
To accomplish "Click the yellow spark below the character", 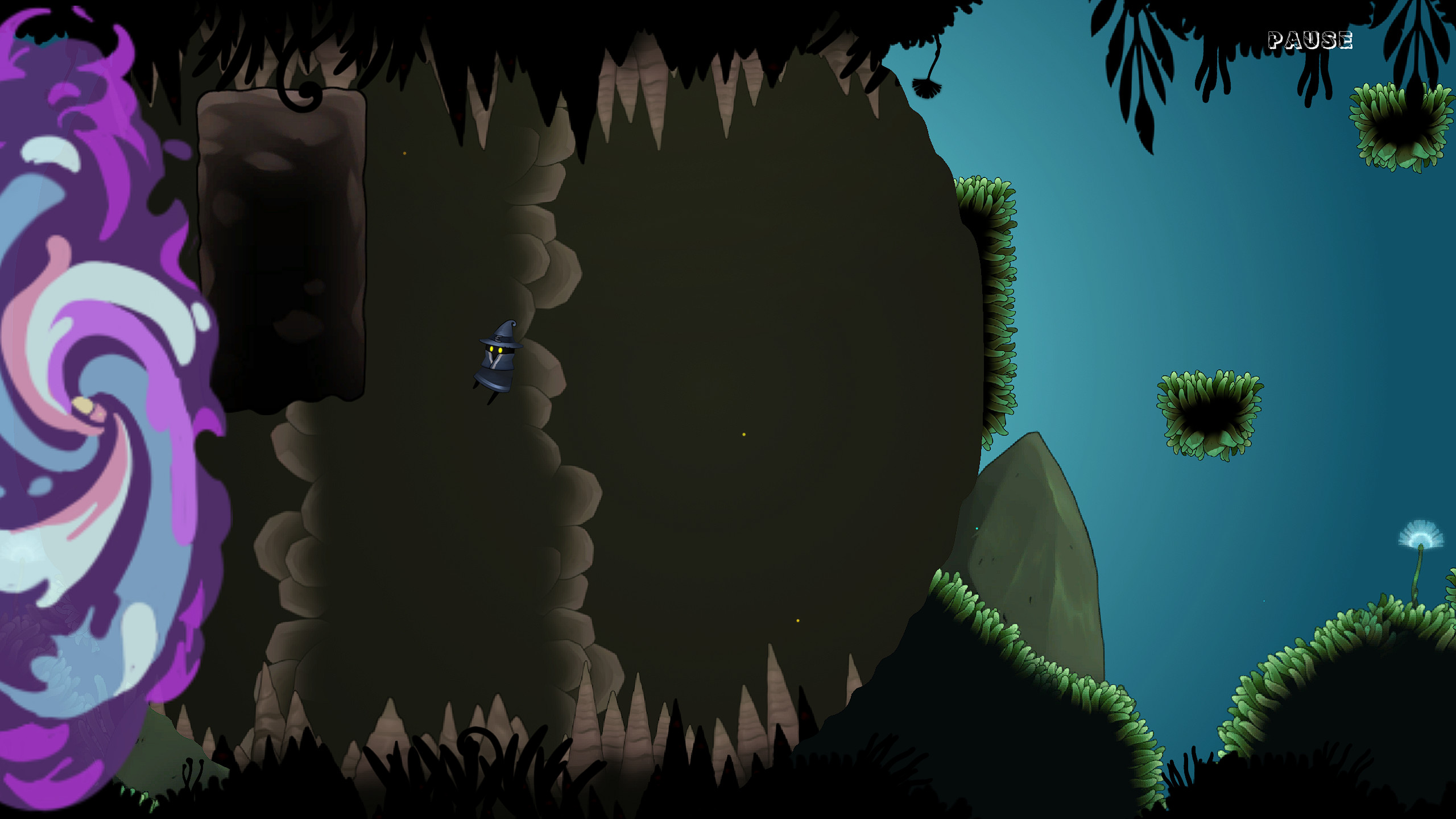I will [798, 621].
